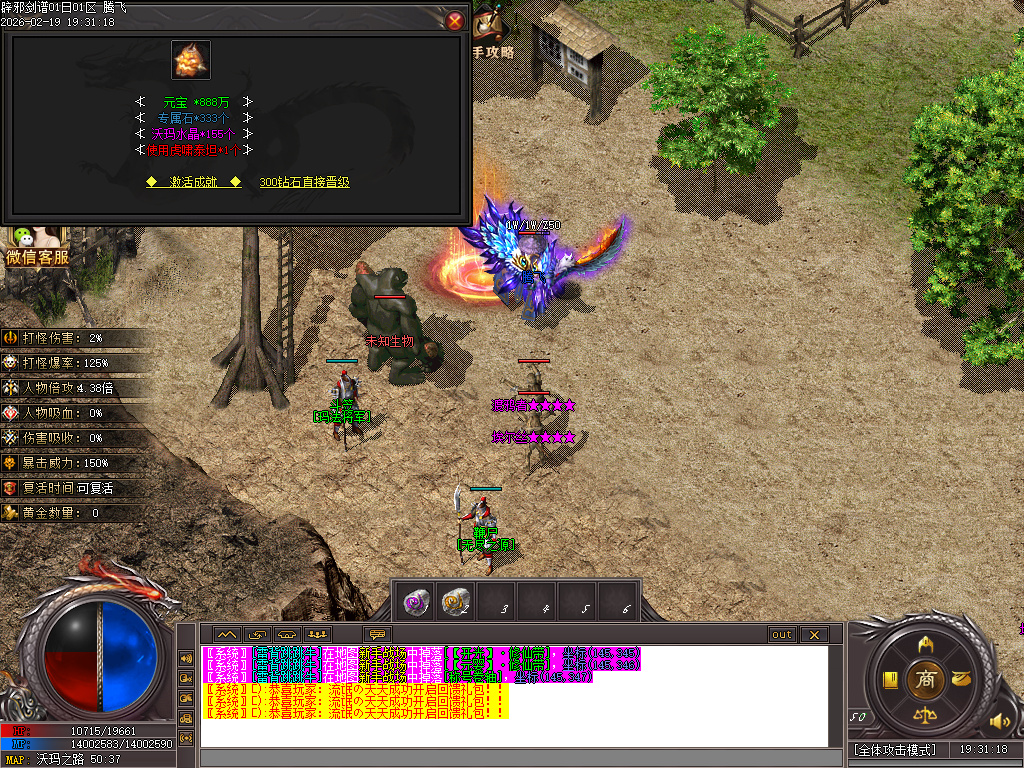The width and height of the screenshot is (1024, 768).
Task: Select the achievement reward item icon in the dialog
Action: 190,60
